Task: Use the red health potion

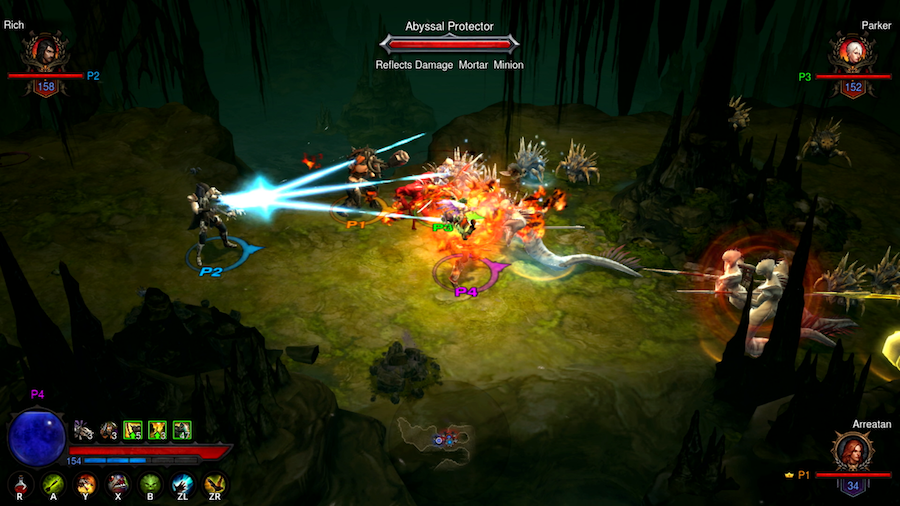Action: (x=21, y=486)
